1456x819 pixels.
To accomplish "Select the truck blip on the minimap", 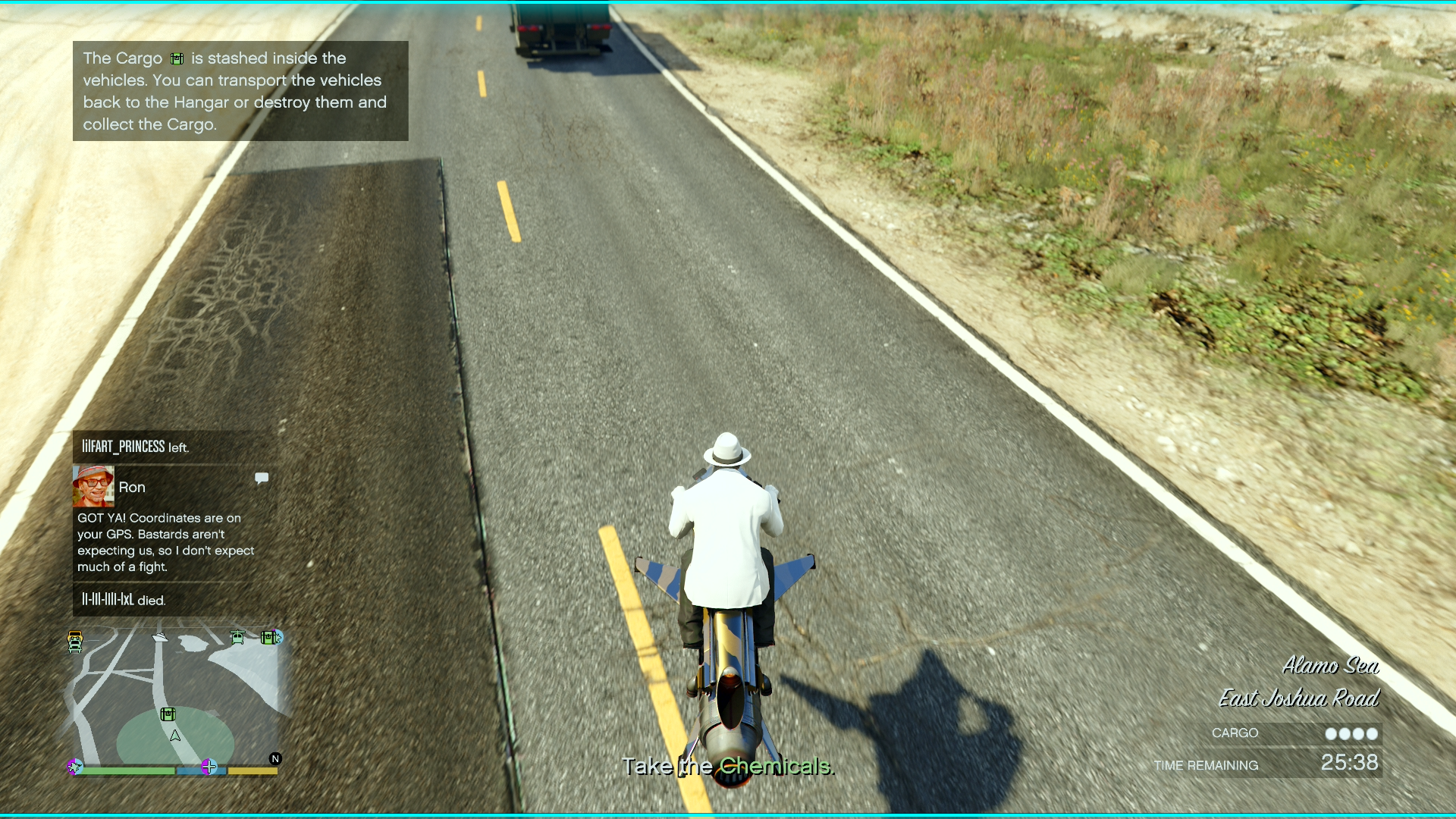I will pyautogui.click(x=74, y=640).
